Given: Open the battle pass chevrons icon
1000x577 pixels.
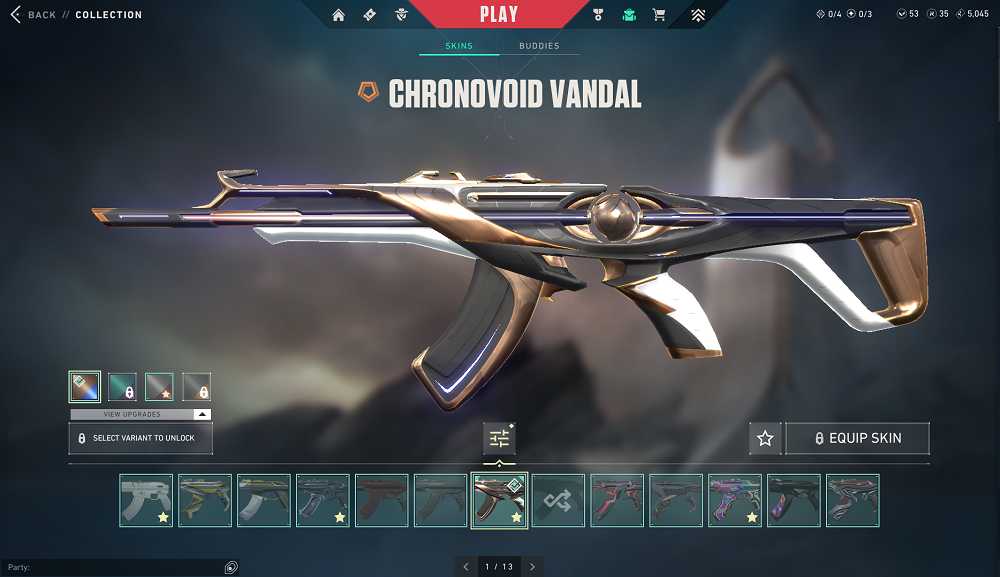Looking at the screenshot, I should pyautogui.click(x=698, y=15).
